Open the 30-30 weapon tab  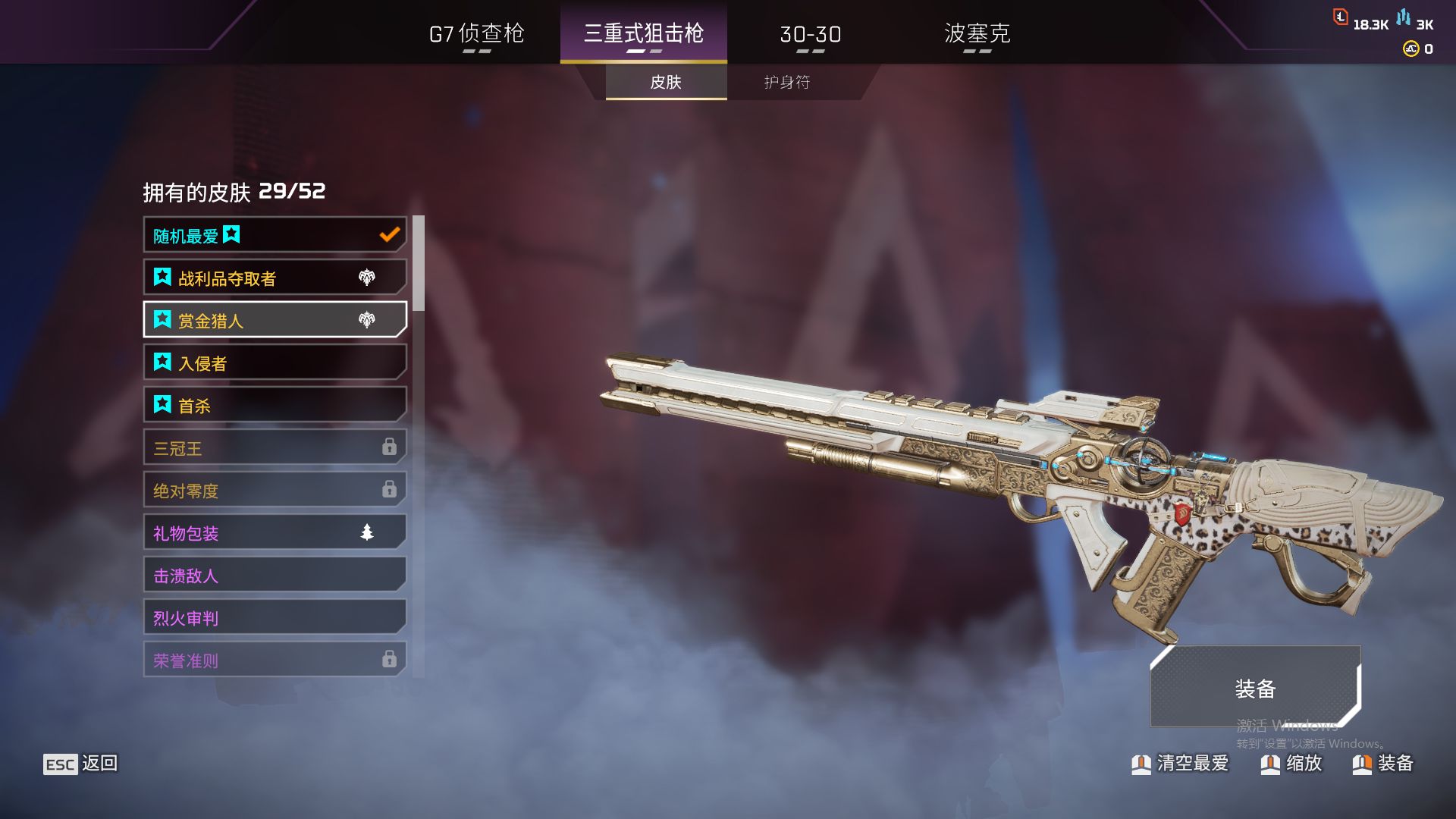click(810, 34)
